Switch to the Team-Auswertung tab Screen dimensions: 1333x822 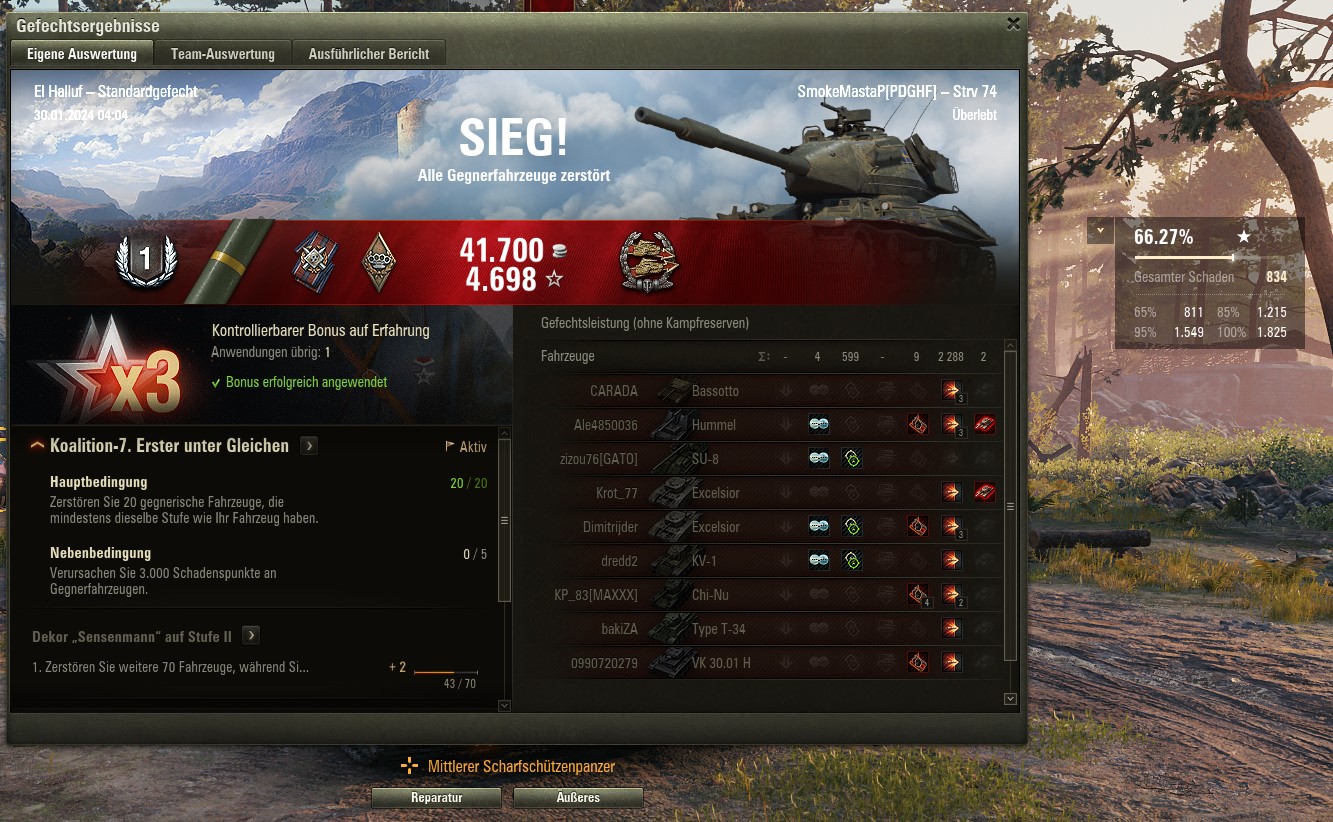[x=222, y=53]
